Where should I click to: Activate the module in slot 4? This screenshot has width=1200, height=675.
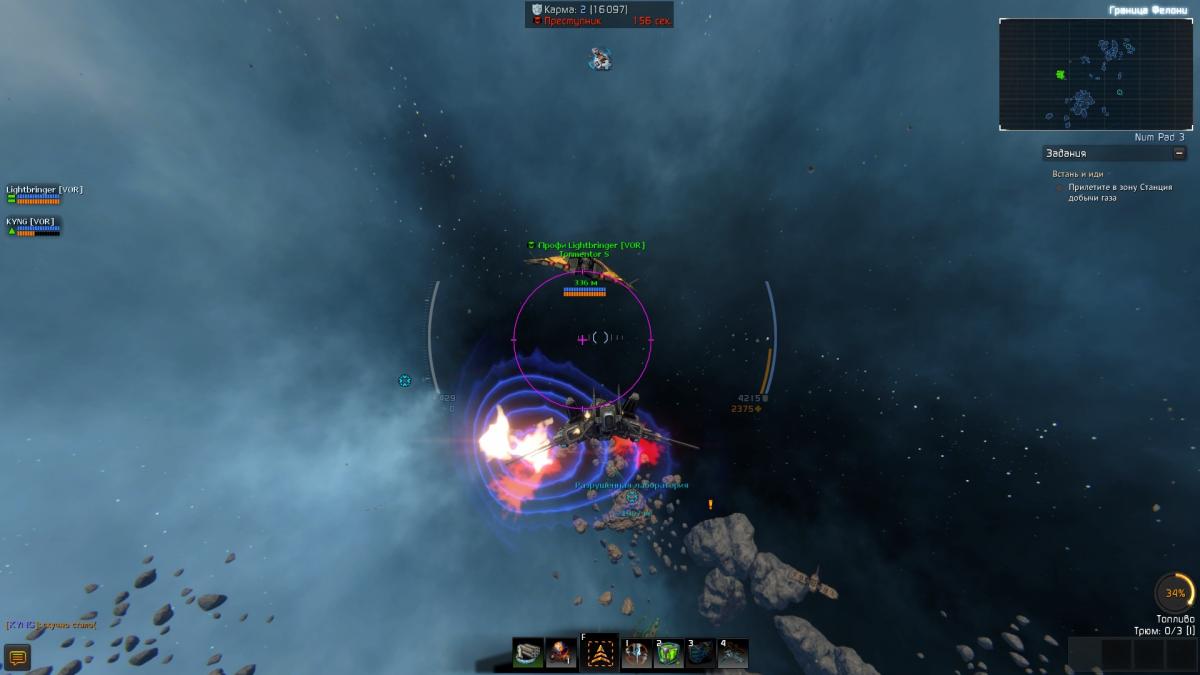(733, 653)
